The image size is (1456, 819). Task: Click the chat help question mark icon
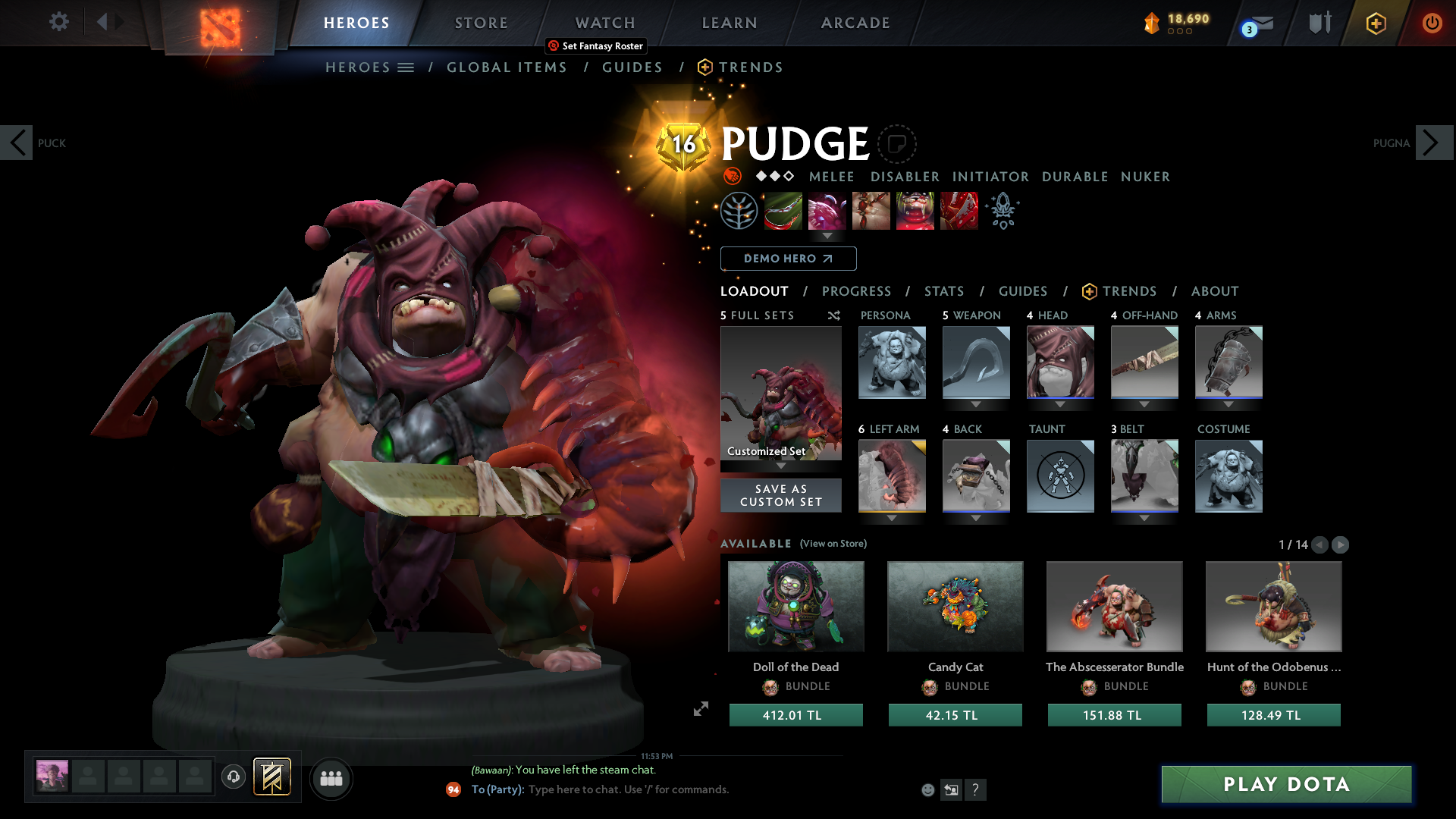pos(976,789)
